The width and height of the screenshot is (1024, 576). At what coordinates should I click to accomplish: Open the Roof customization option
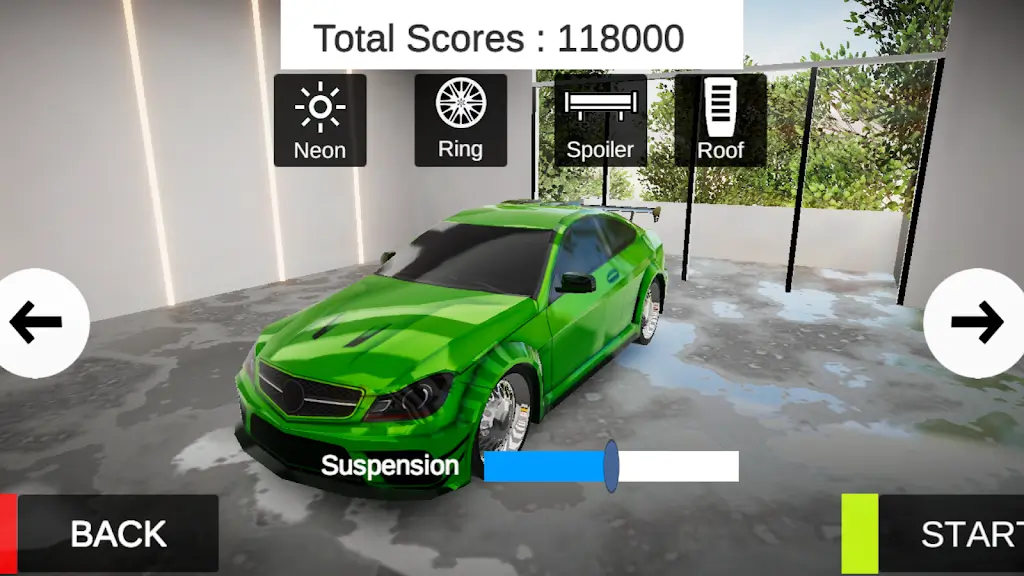720,120
